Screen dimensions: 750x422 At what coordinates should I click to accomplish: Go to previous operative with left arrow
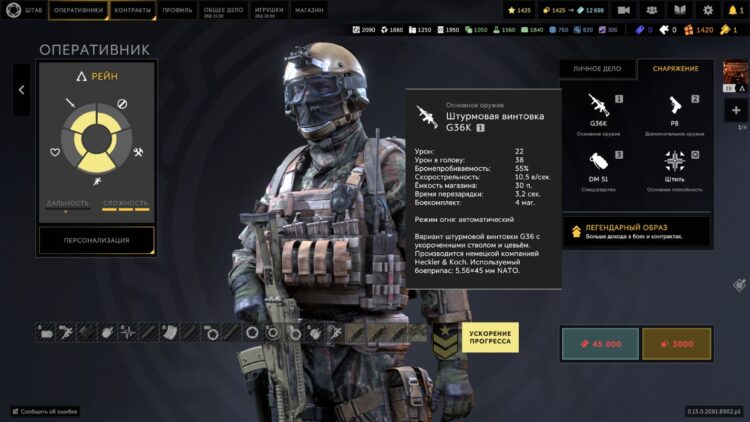point(21,89)
